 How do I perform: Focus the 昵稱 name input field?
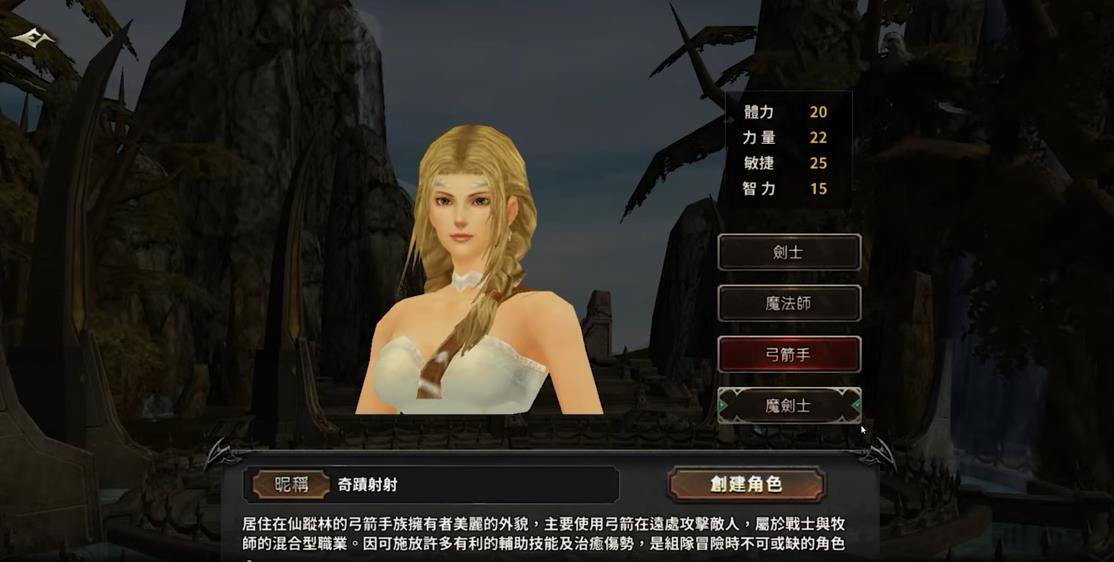[470, 485]
